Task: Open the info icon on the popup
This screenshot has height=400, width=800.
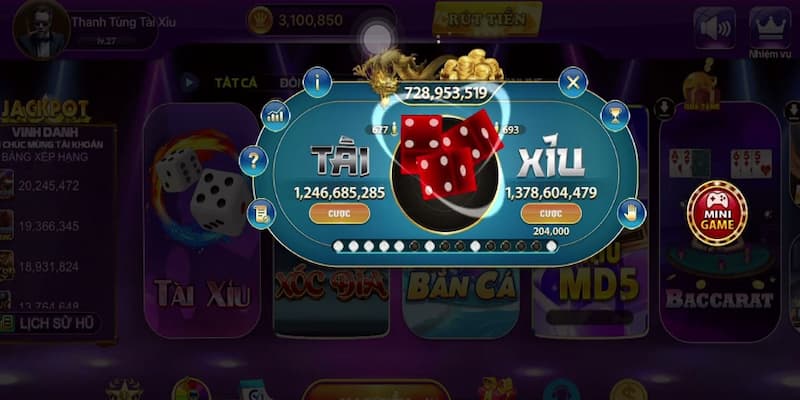Action: click(x=317, y=82)
